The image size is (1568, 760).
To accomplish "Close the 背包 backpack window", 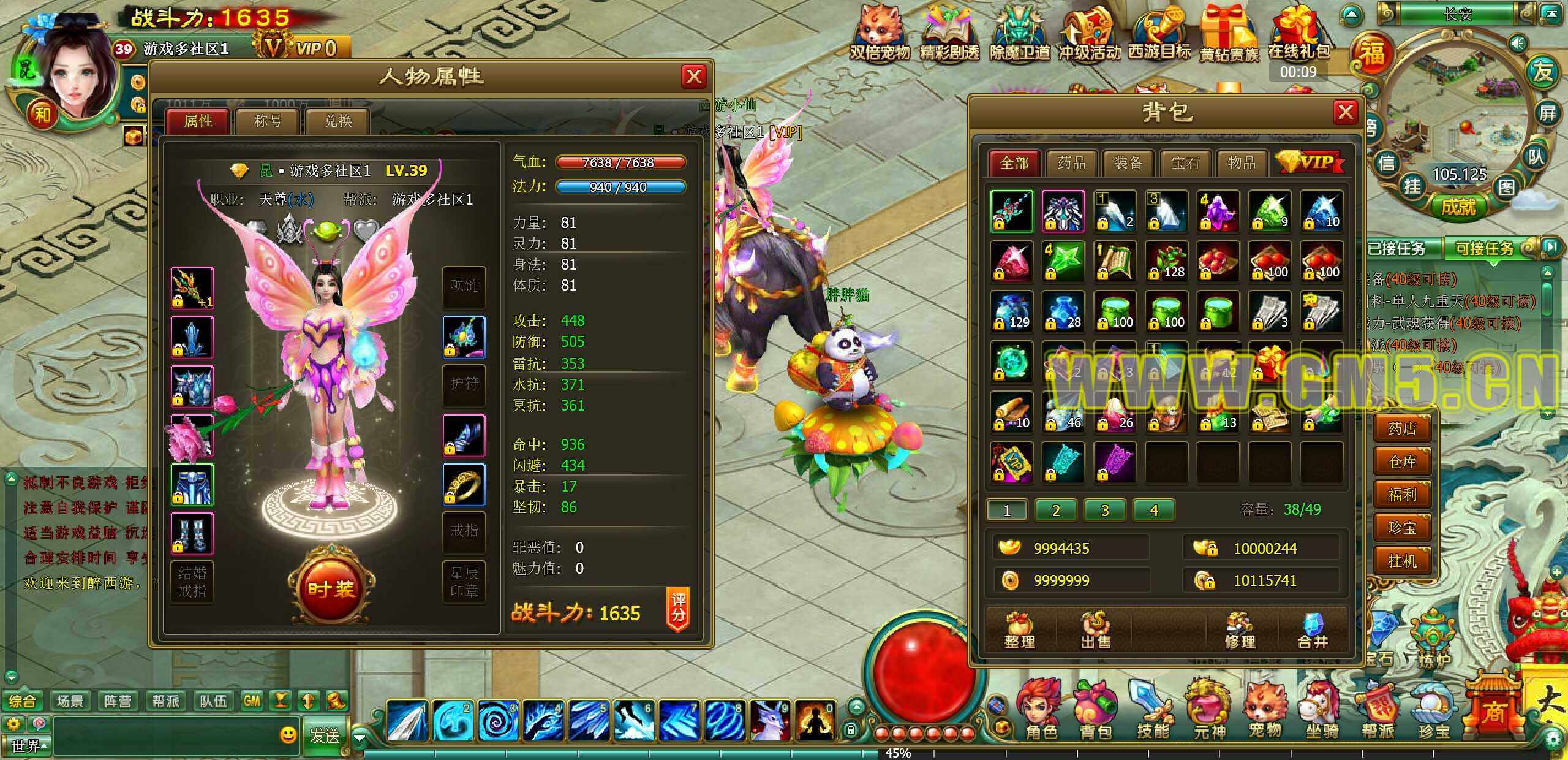I will point(1346,112).
